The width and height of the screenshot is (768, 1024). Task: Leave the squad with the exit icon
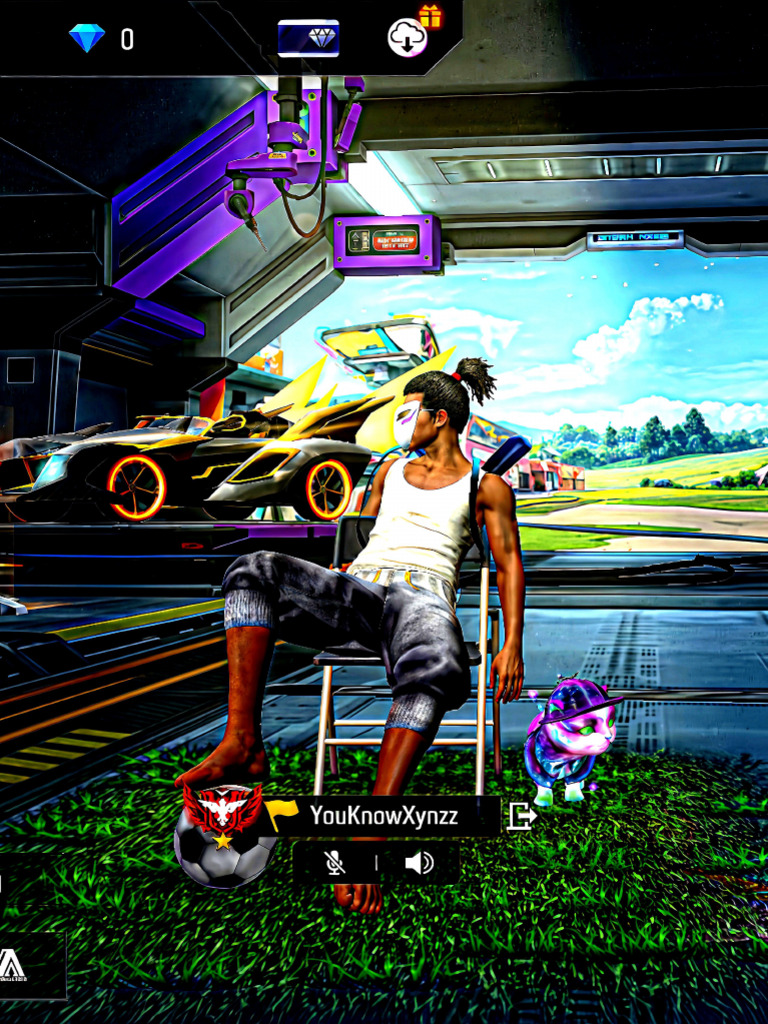pos(522,816)
